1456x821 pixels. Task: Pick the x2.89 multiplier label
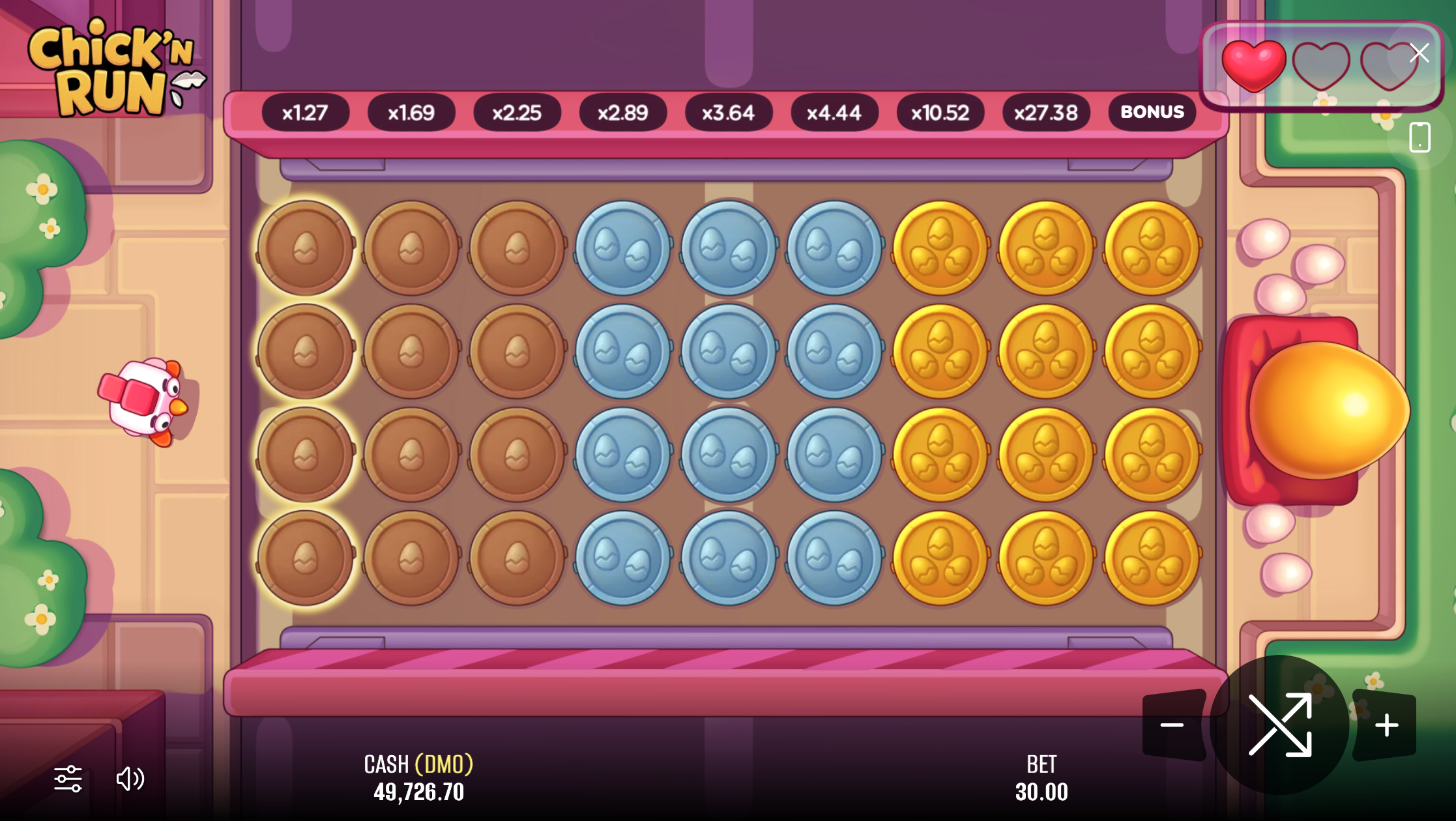pyautogui.click(x=622, y=113)
